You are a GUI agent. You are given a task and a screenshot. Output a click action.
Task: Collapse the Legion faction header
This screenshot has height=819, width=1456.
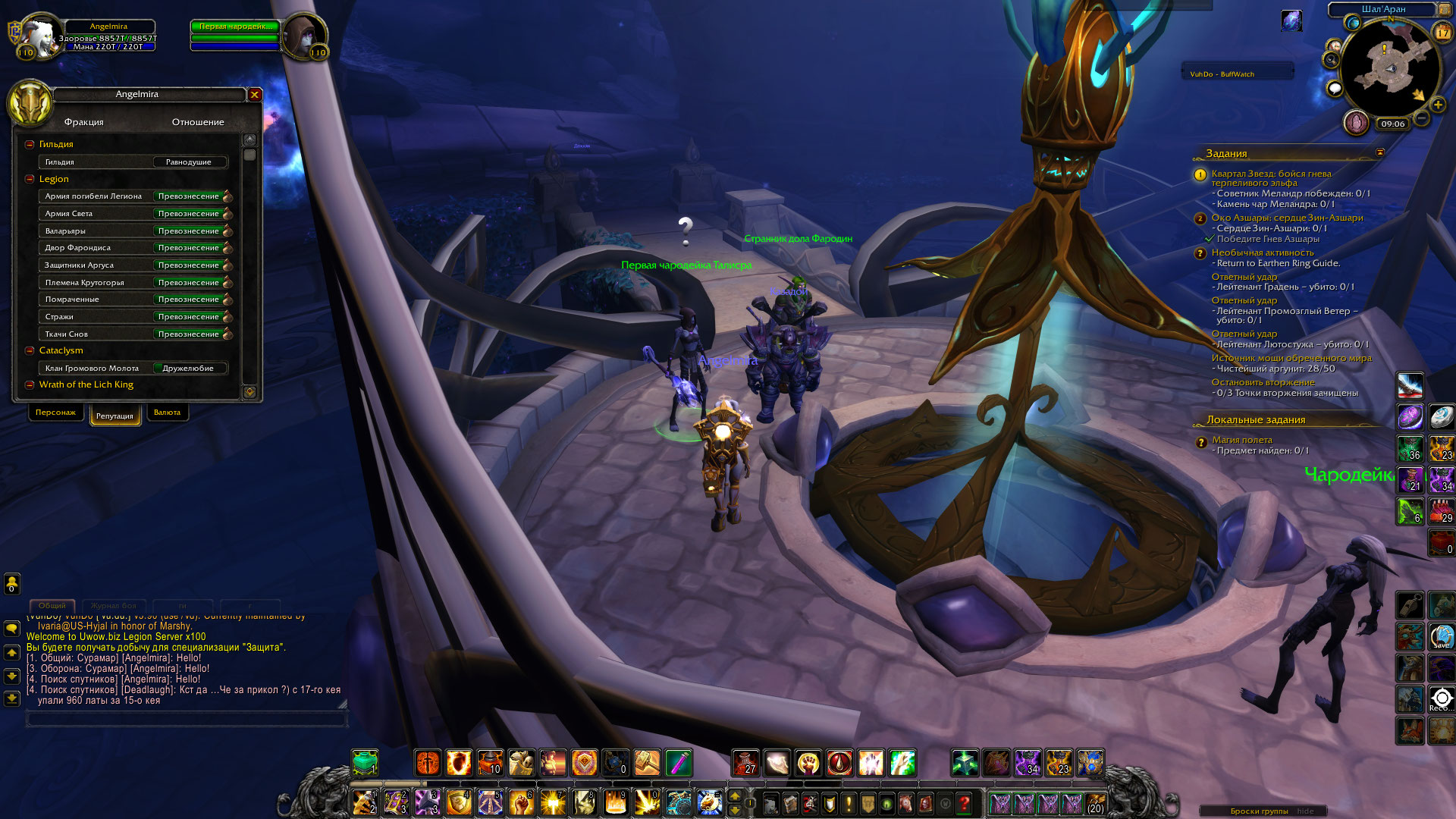pyautogui.click(x=30, y=179)
